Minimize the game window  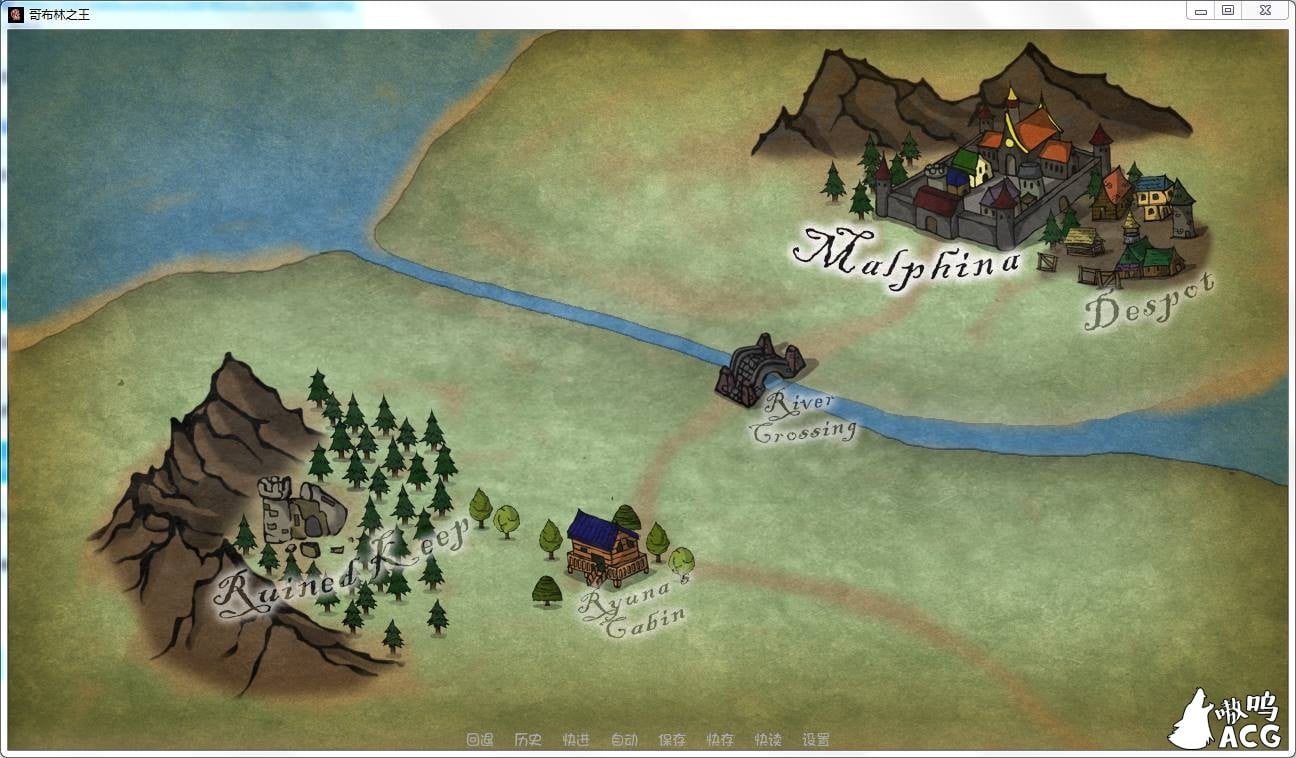tap(1200, 11)
